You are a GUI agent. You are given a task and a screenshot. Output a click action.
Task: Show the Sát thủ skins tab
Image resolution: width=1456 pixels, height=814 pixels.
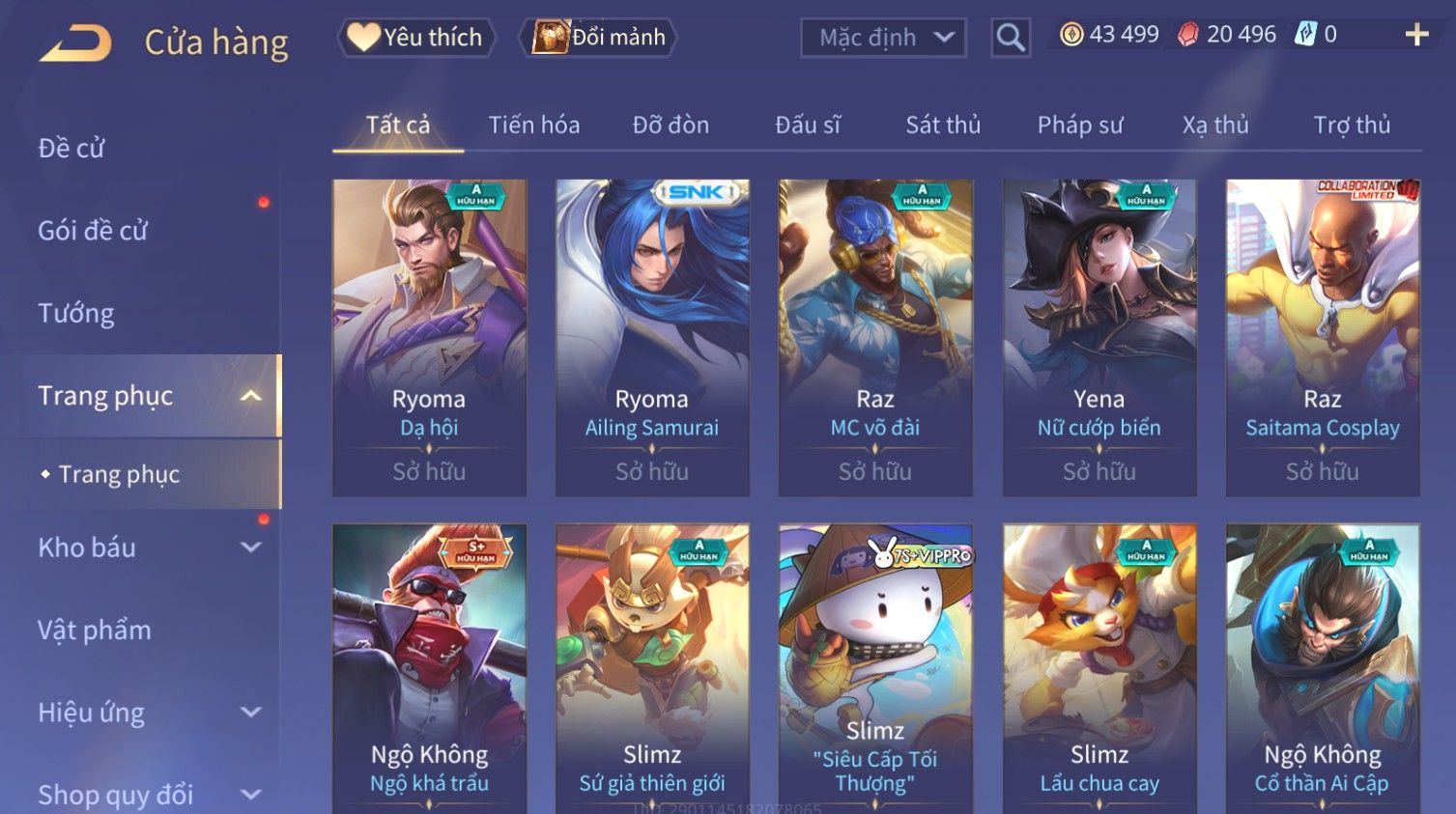[x=942, y=125]
